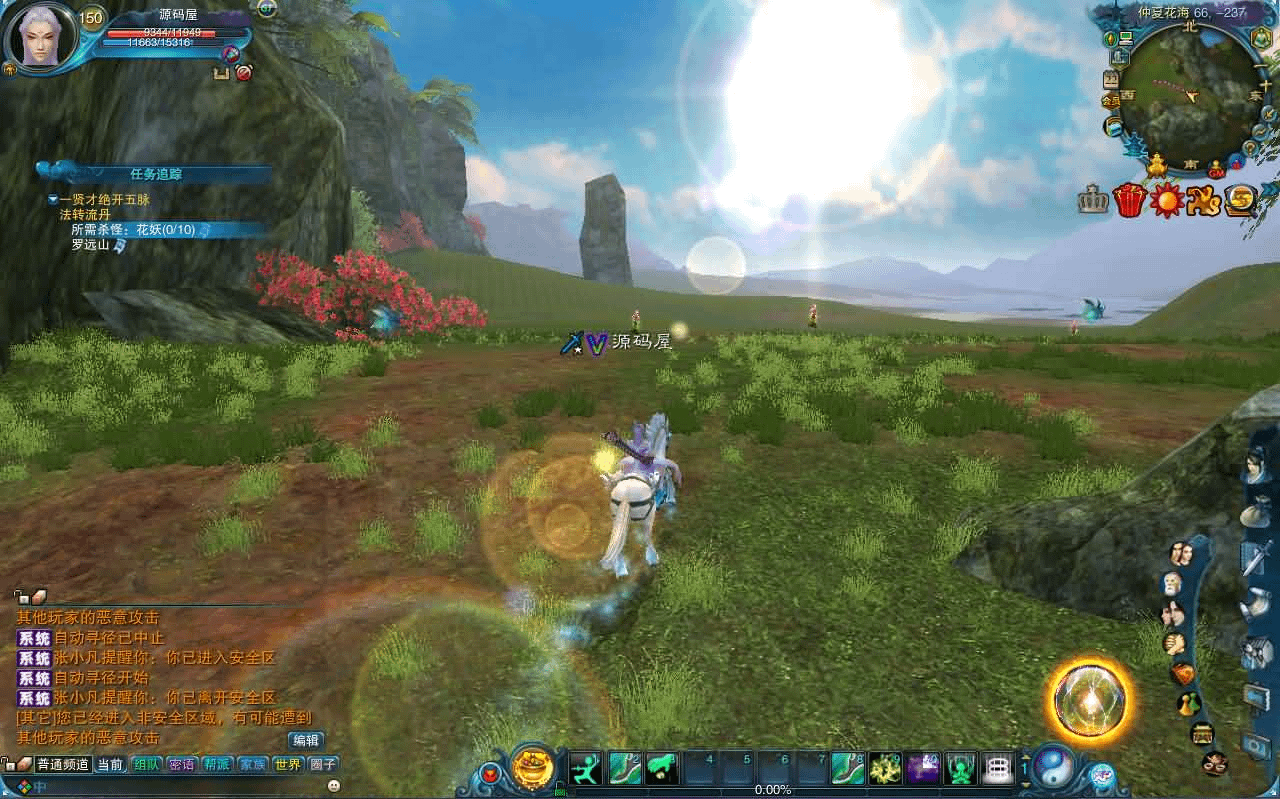Use the yellow starburst skill in slot 9
1280x799 pixels.
point(885,768)
